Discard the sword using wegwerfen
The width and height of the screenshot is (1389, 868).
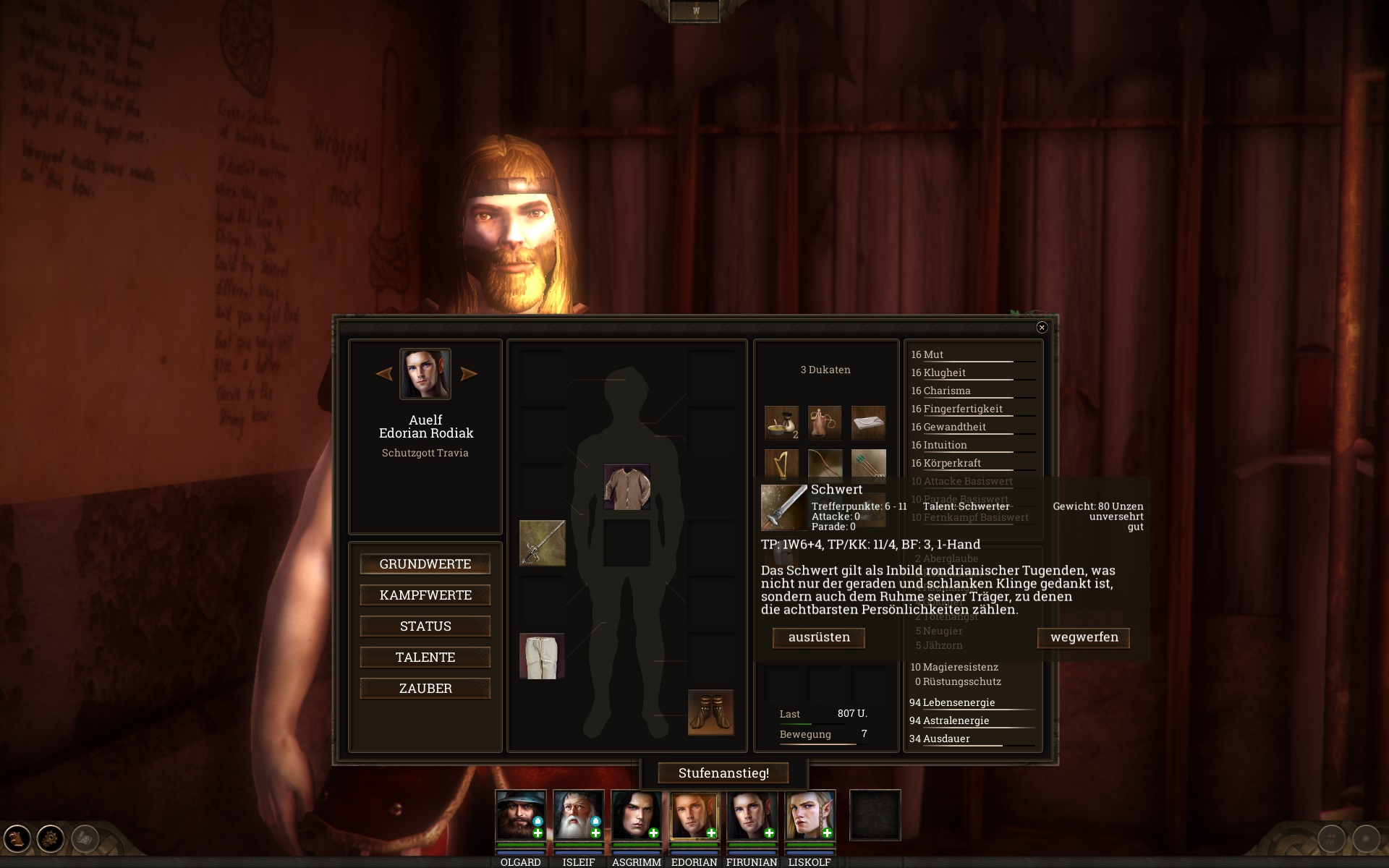click(x=1083, y=637)
